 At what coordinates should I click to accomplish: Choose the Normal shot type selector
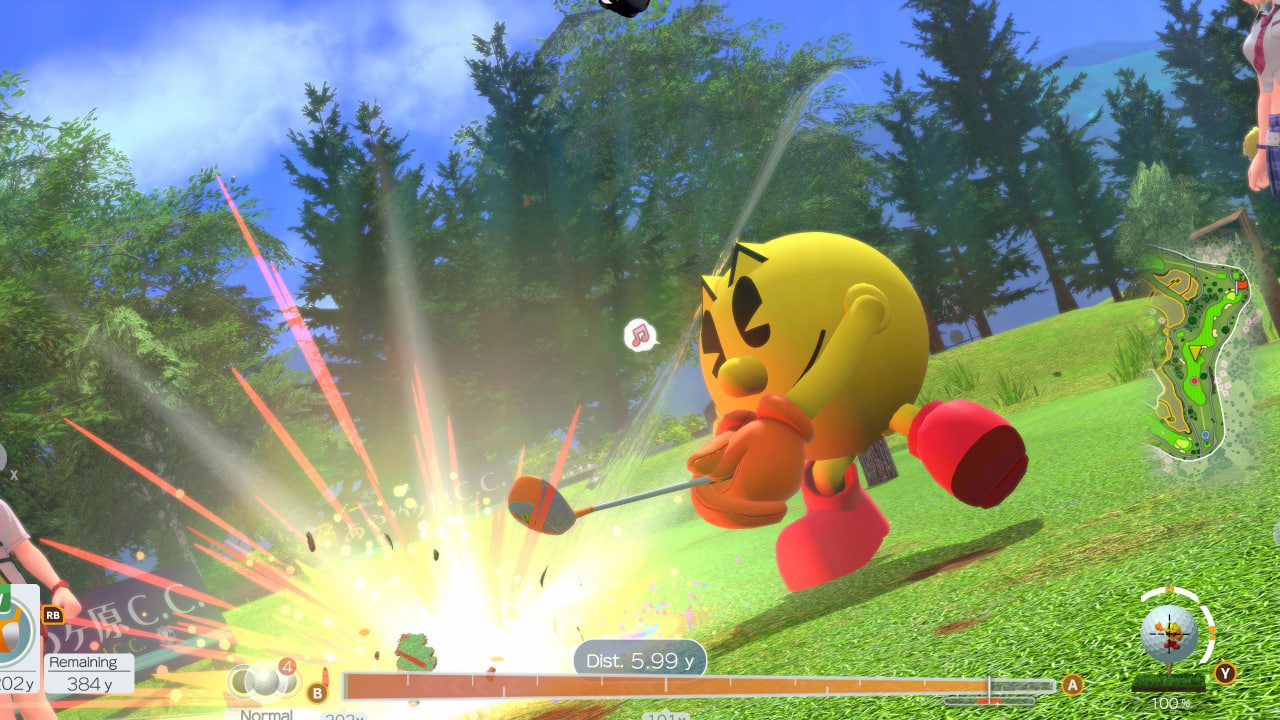point(265,682)
